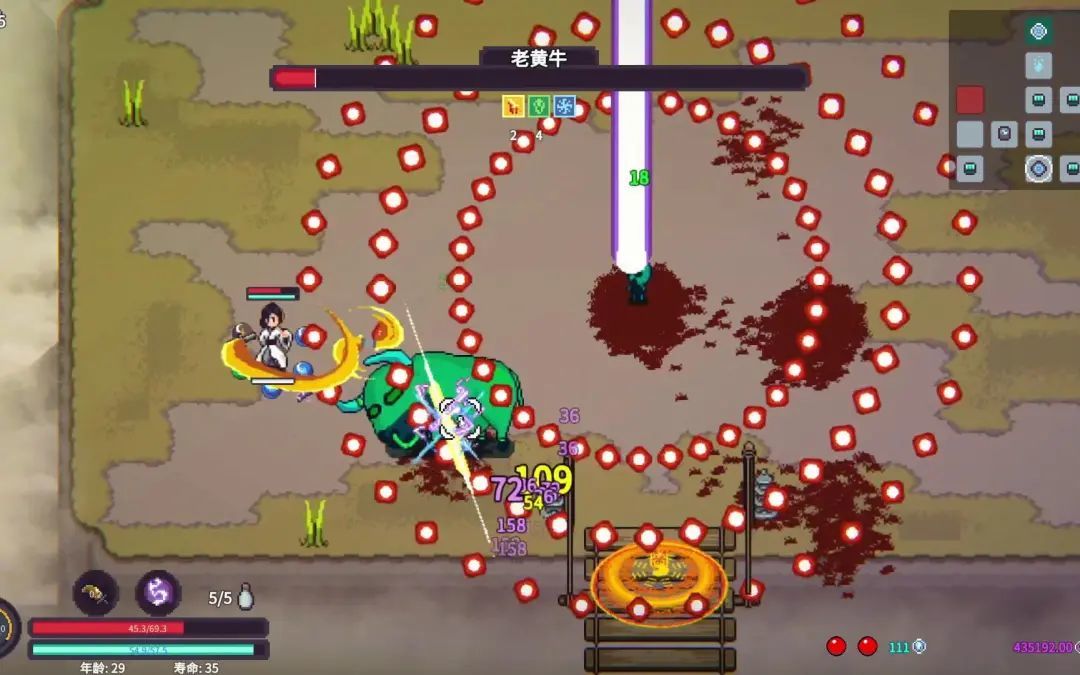Use the healing gourd potion icon
1080x675 pixels.
coord(246,597)
